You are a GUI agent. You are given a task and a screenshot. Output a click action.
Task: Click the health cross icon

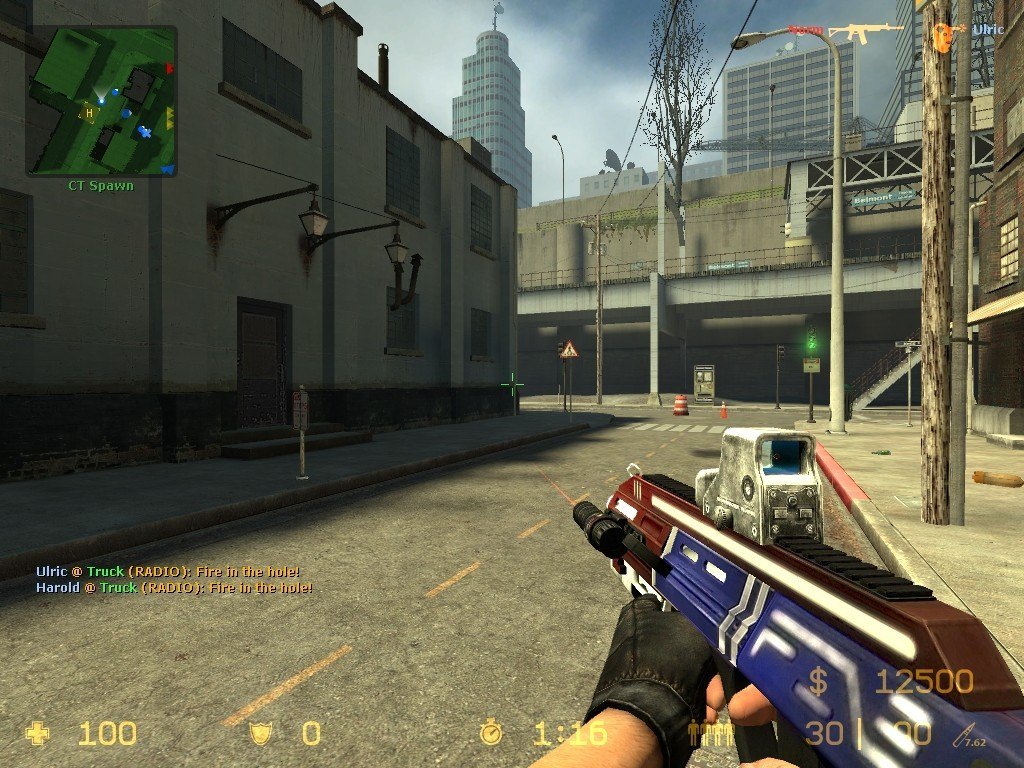click(x=38, y=734)
